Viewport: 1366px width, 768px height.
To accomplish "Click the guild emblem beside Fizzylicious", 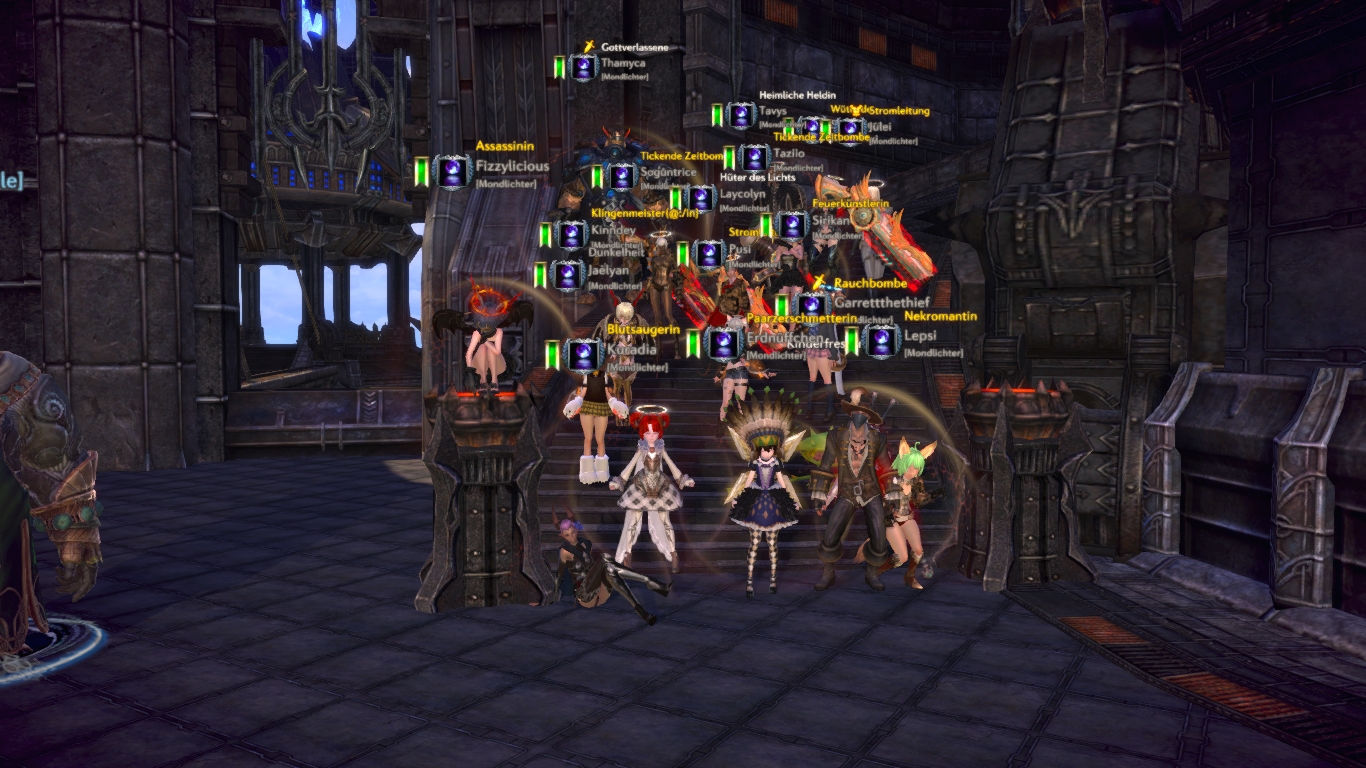I will pos(454,171).
